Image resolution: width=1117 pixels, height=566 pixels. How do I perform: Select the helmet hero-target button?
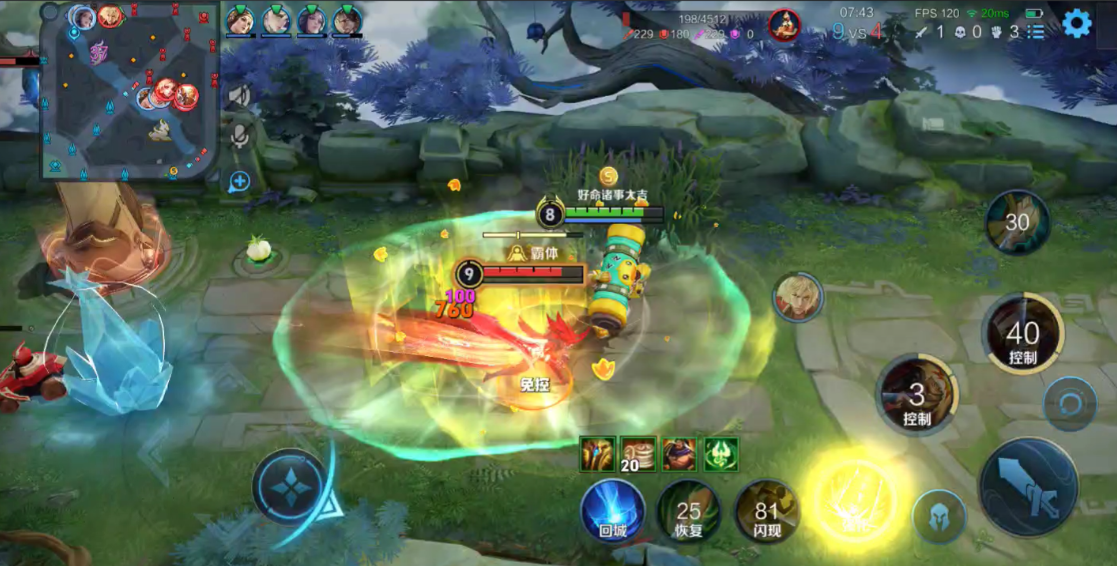(939, 517)
